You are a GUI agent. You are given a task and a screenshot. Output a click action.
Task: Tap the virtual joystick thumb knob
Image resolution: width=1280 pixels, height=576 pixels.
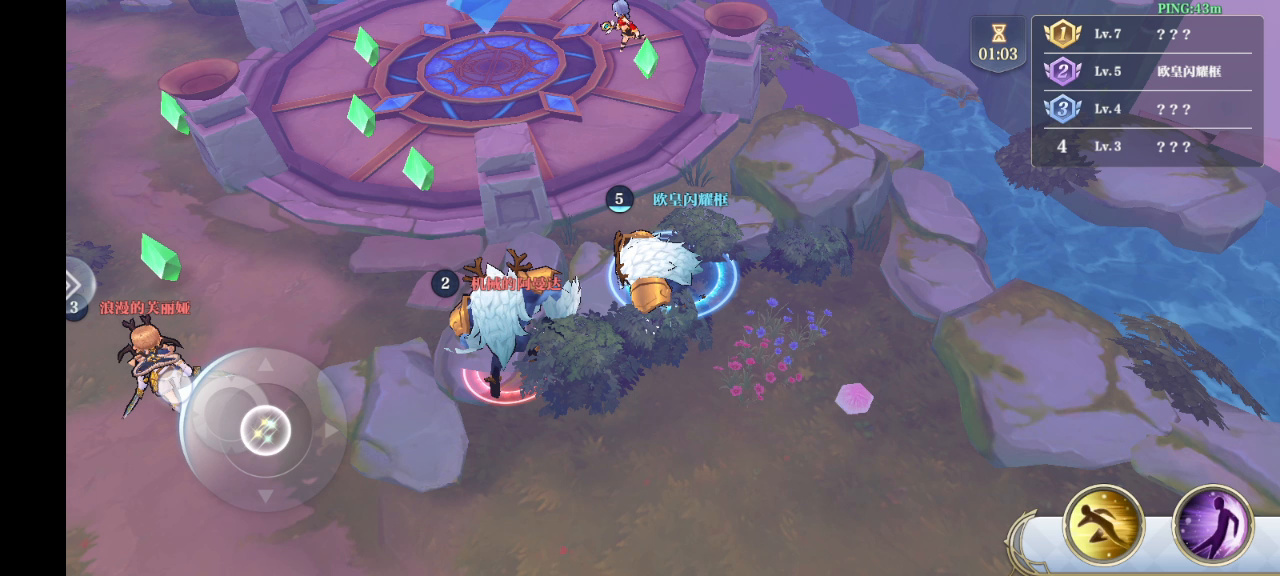pyautogui.click(x=265, y=432)
